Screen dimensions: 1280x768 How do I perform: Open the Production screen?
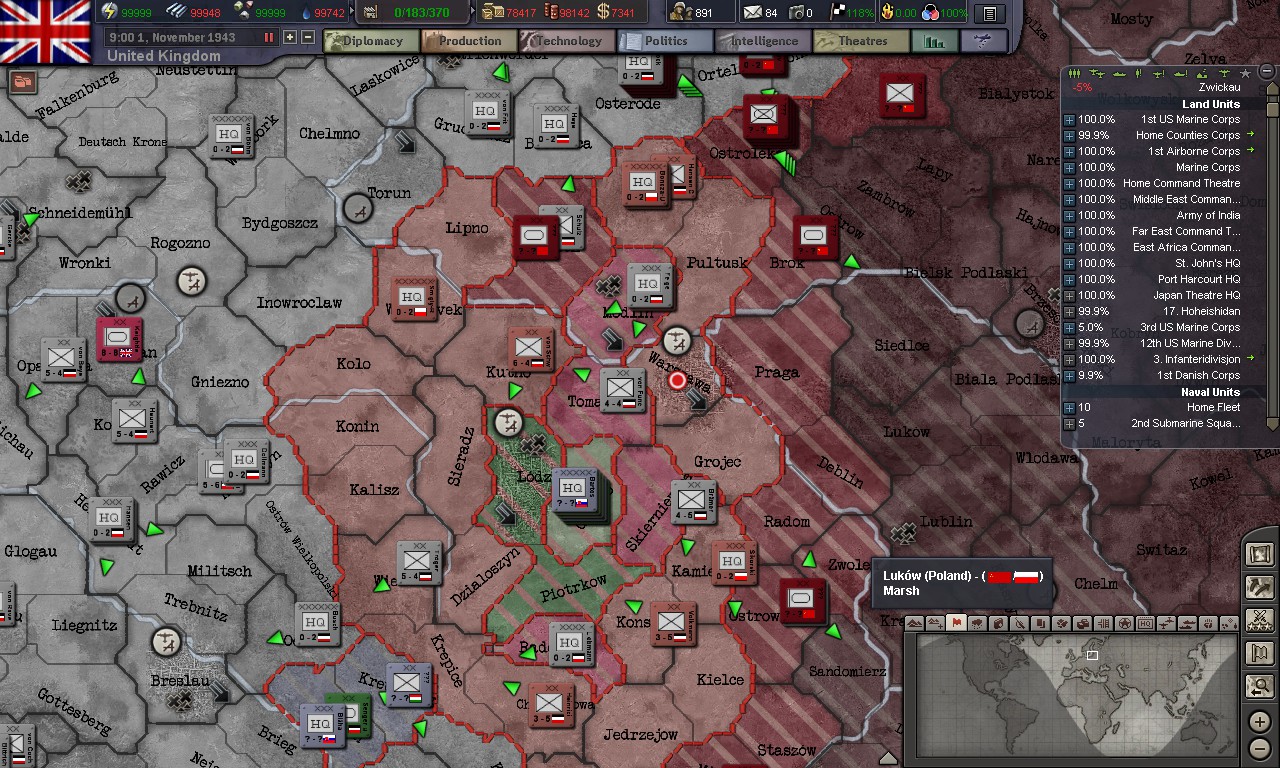pos(467,41)
